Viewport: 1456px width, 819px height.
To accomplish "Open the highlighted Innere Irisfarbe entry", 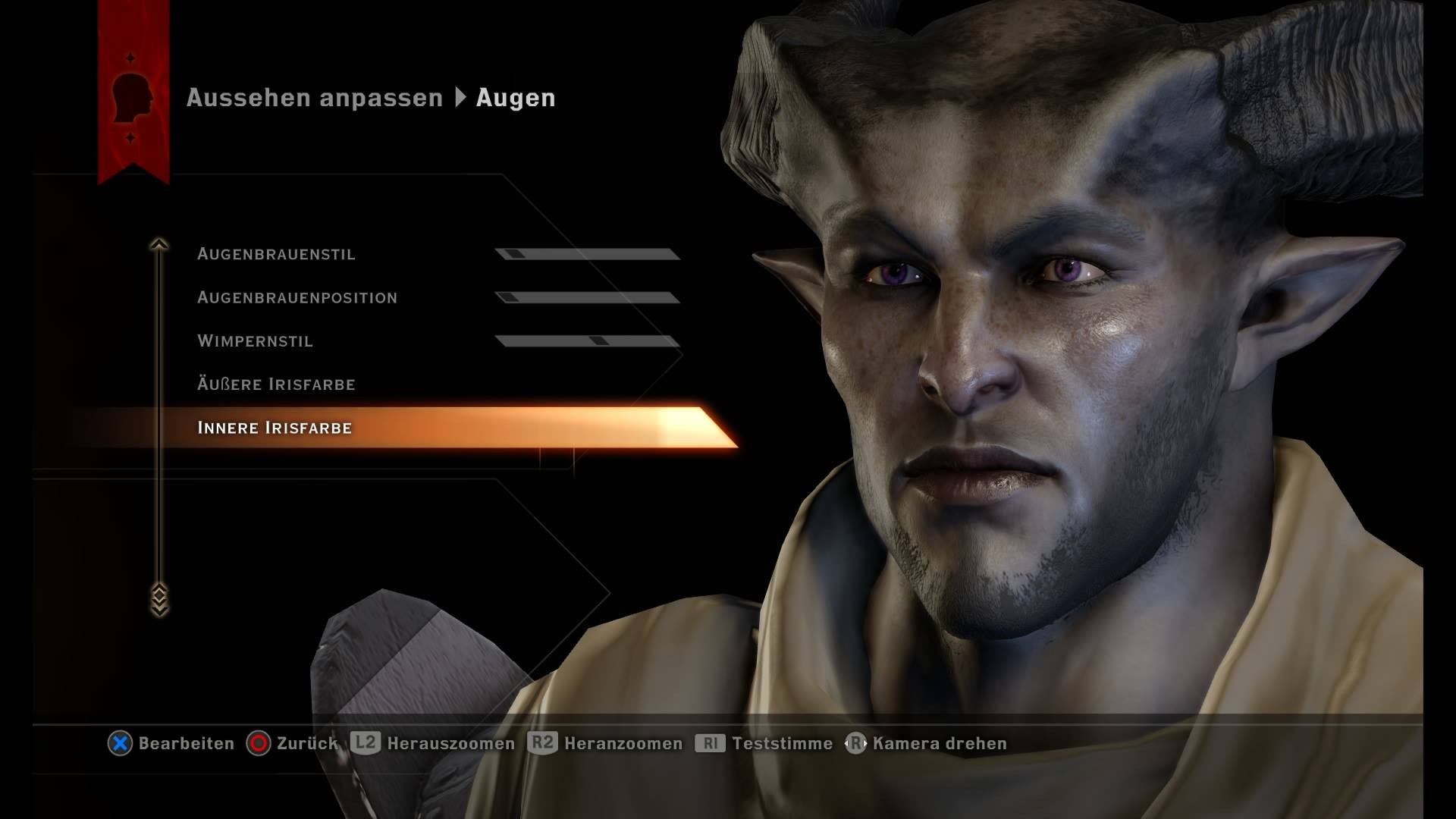I will [275, 428].
